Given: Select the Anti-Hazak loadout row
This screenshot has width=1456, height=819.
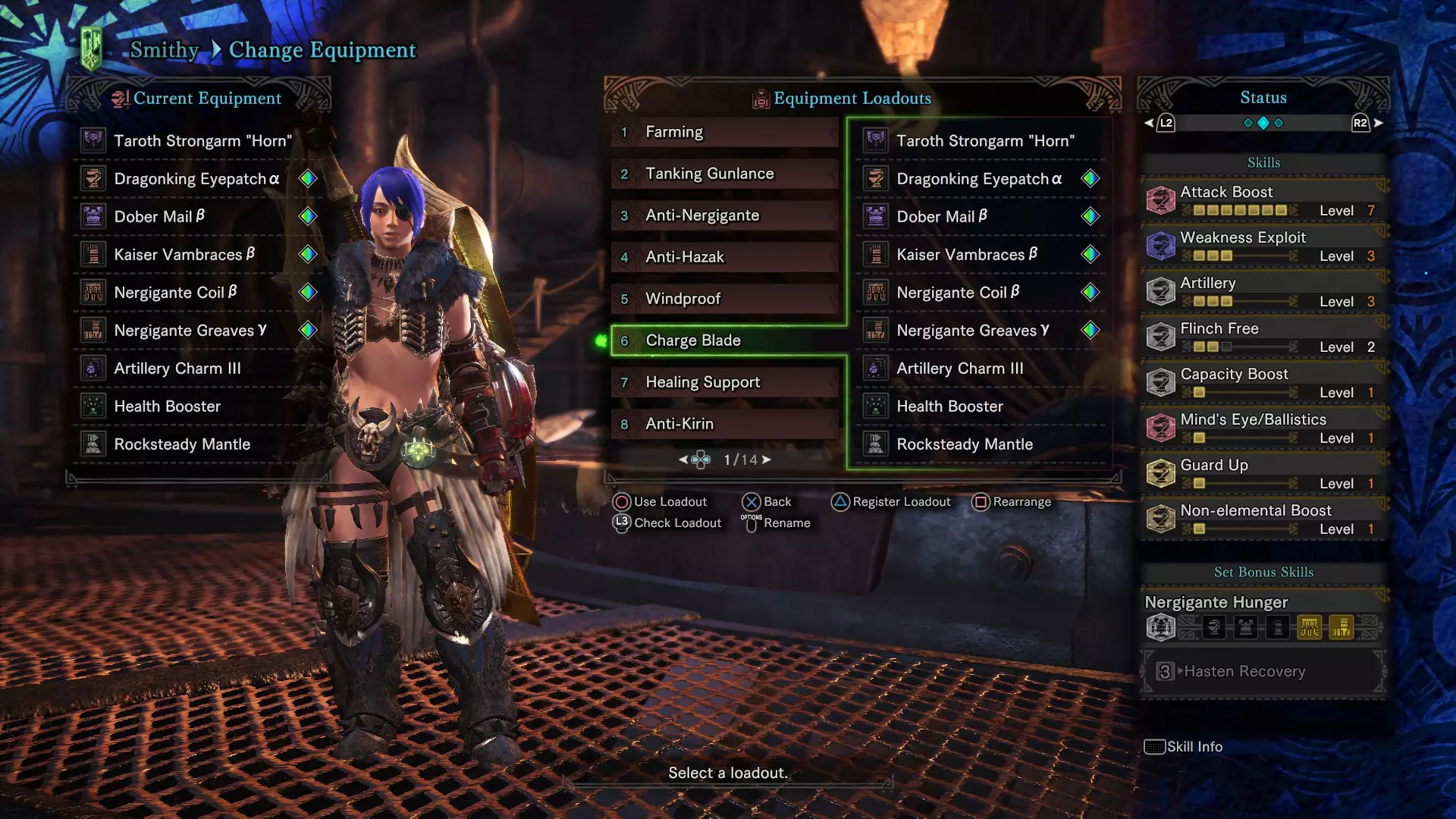Looking at the screenshot, I should click(x=724, y=257).
